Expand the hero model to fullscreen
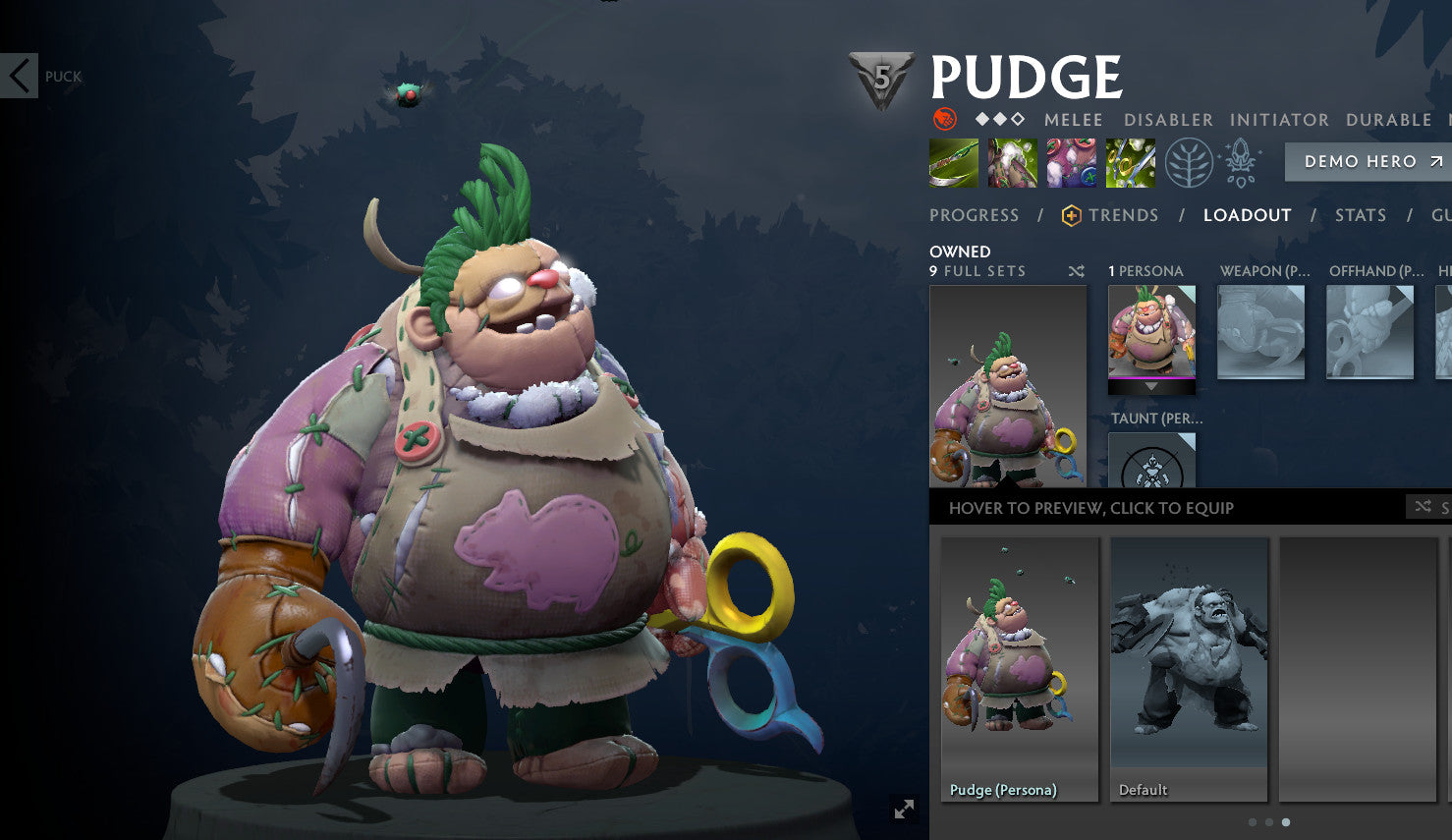The width and height of the screenshot is (1452, 840). coord(904,809)
